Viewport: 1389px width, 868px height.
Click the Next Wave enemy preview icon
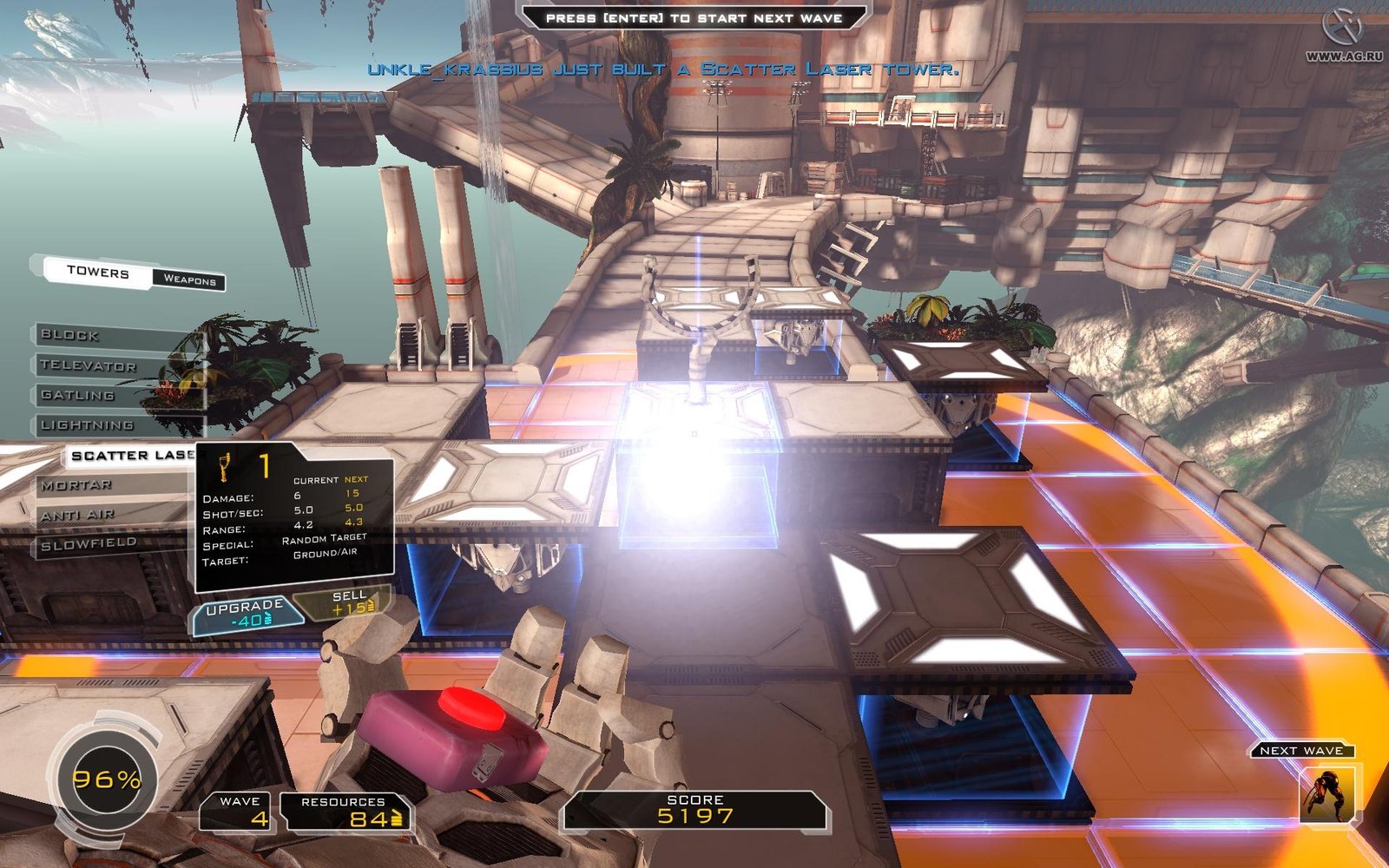click(1326, 792)
